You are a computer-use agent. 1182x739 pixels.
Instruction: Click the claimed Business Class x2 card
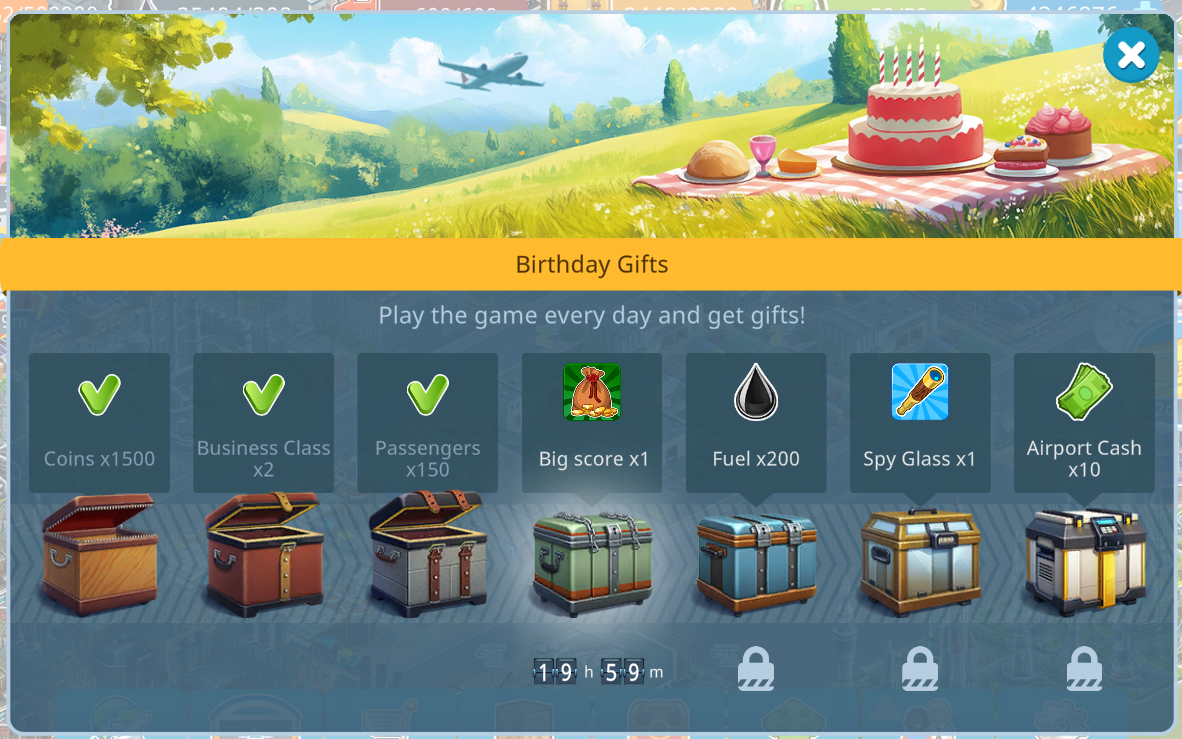coord(263,422)
